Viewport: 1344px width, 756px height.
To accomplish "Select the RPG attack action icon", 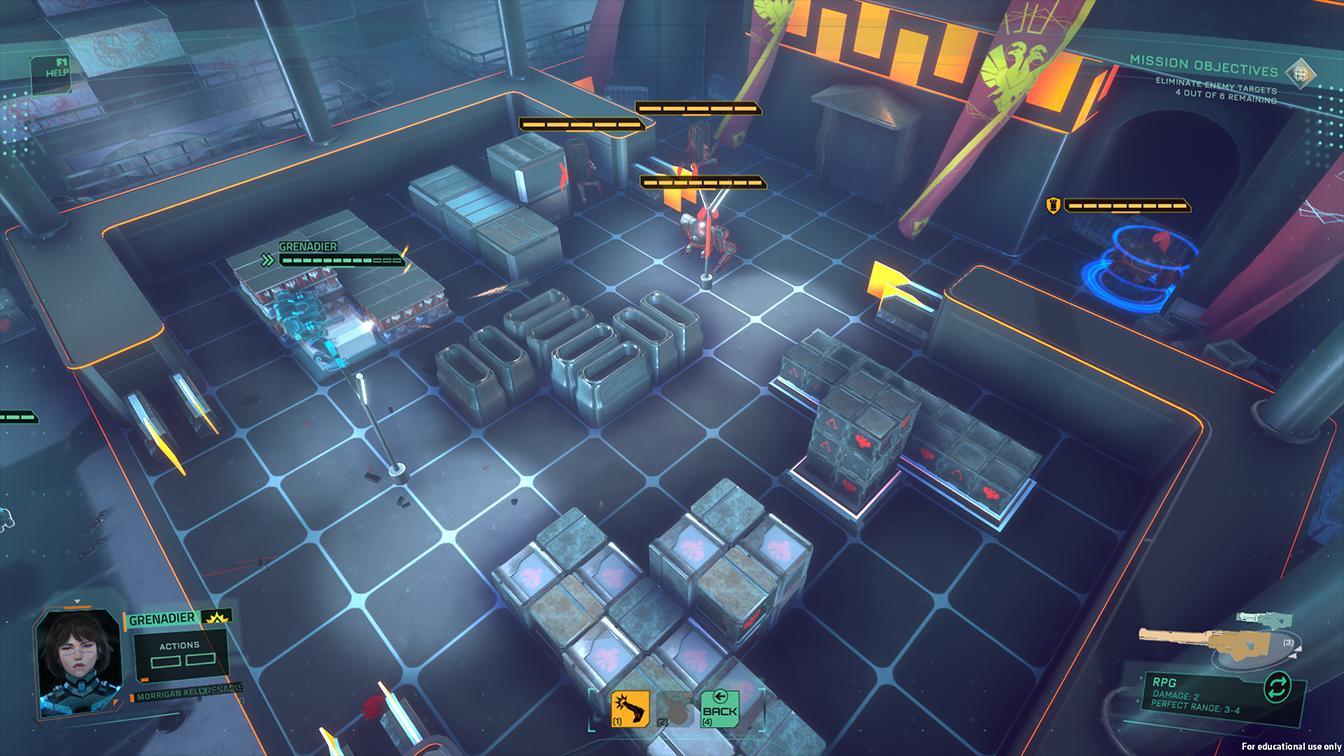I will coord(628,707).
